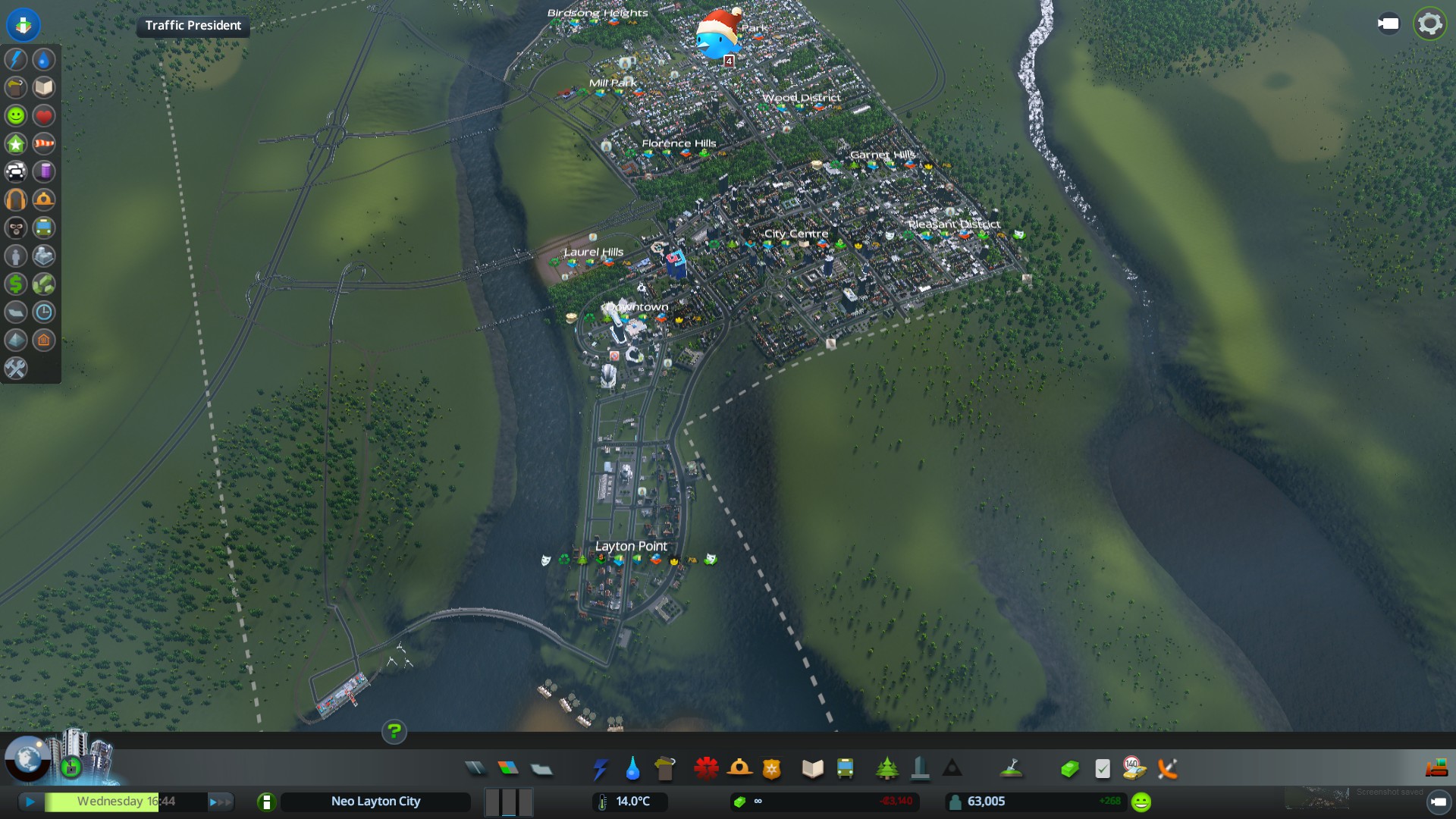Open the Economy money panel
The image size is (1456, 819).
(x=1069, y=769)
